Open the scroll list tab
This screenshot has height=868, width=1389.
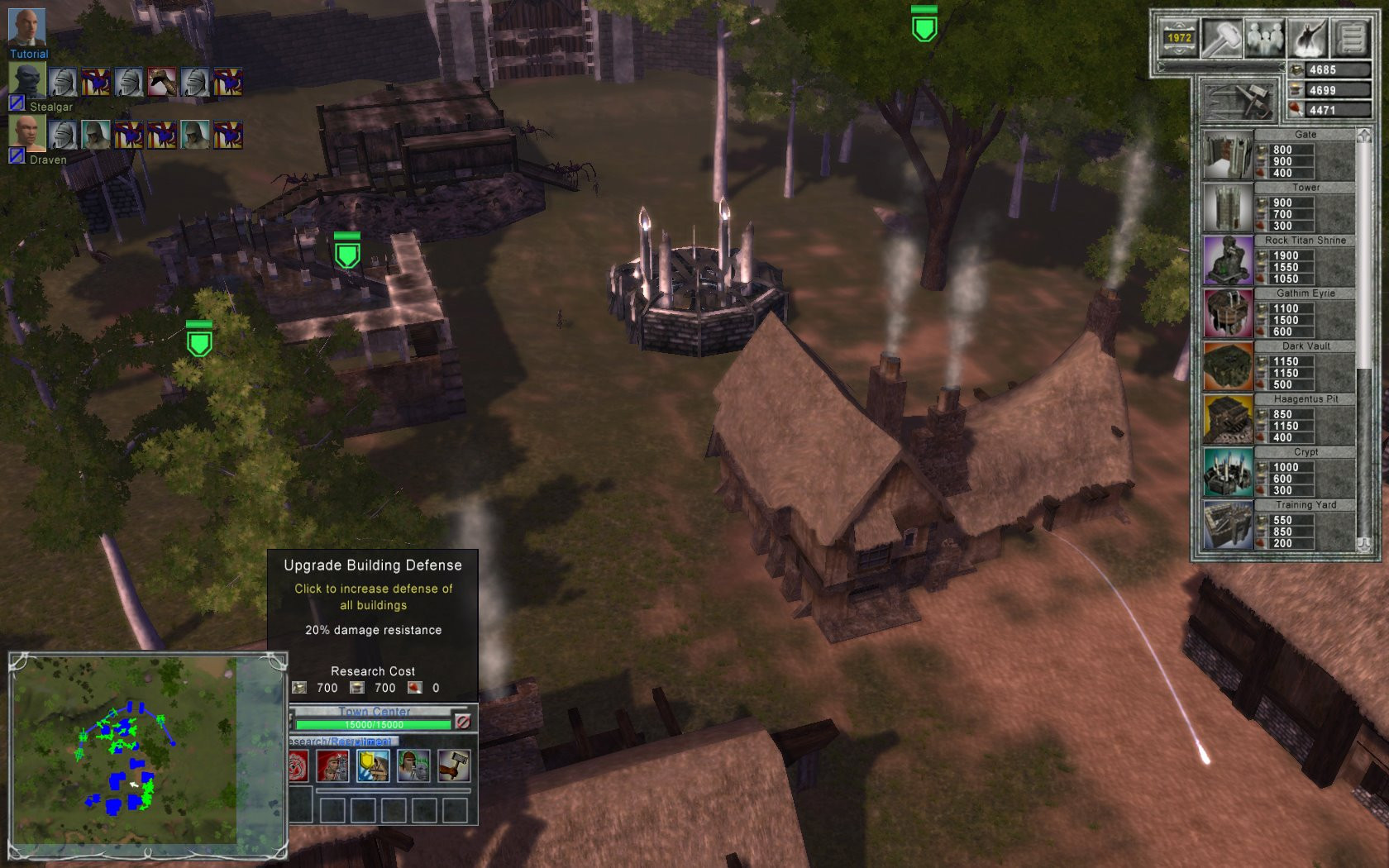1351,37
